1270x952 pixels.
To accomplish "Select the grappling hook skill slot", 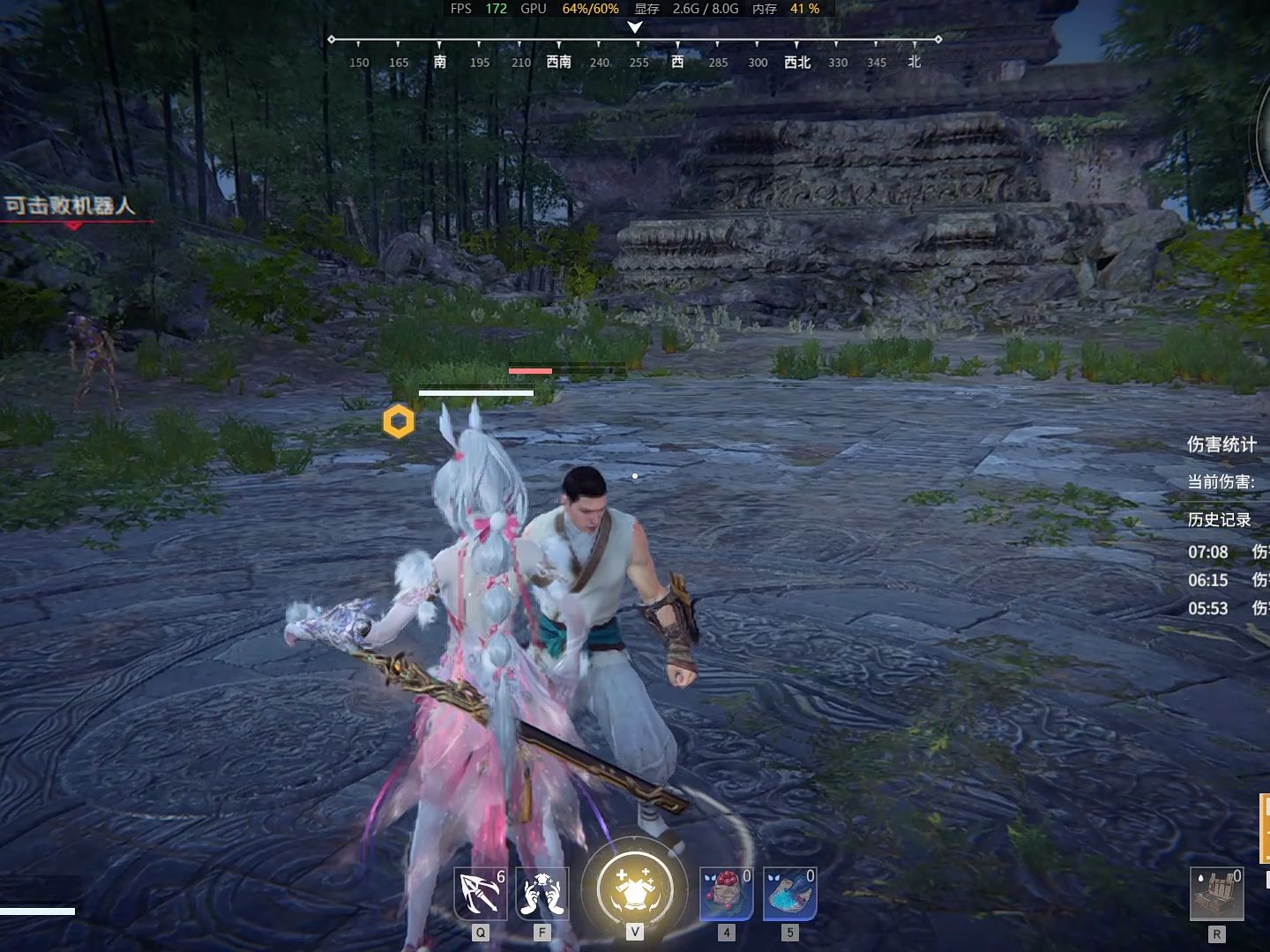I will [481, 894].
